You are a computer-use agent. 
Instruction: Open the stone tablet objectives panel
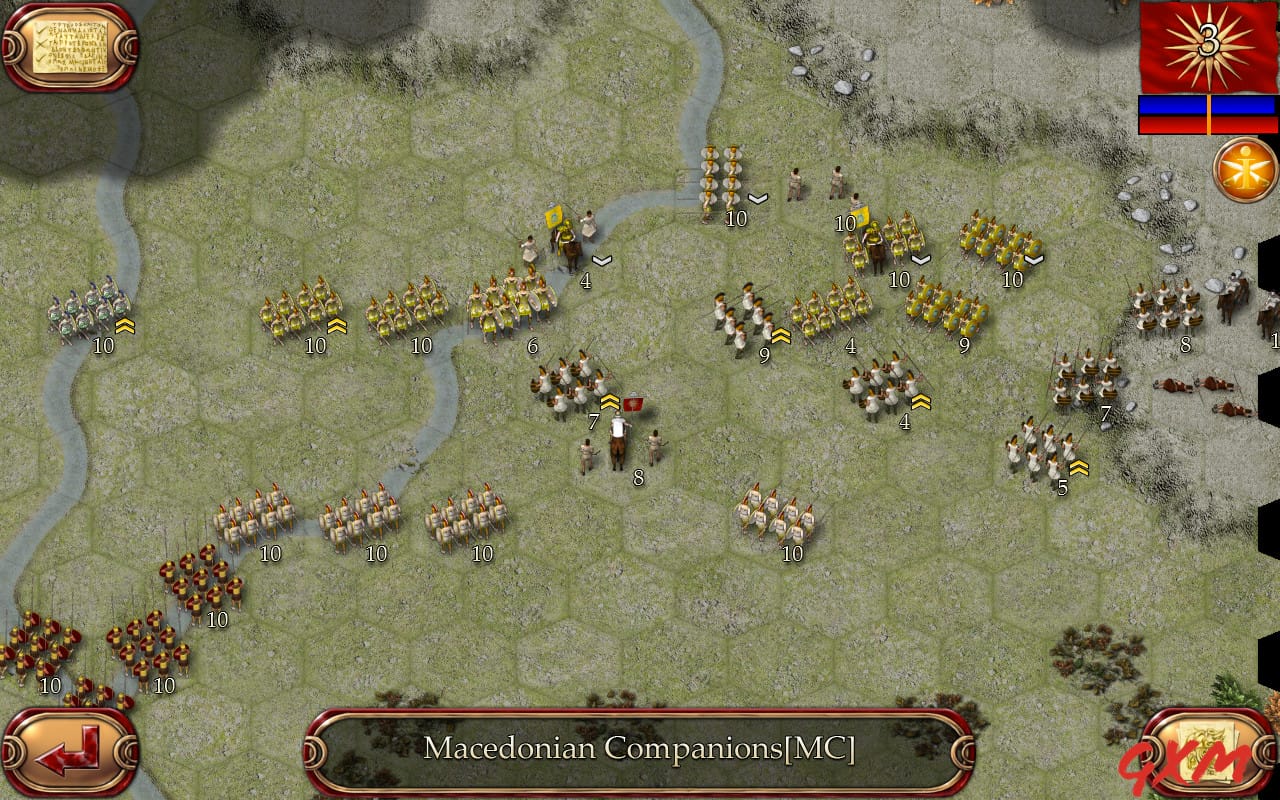click(x=70, y=45)
